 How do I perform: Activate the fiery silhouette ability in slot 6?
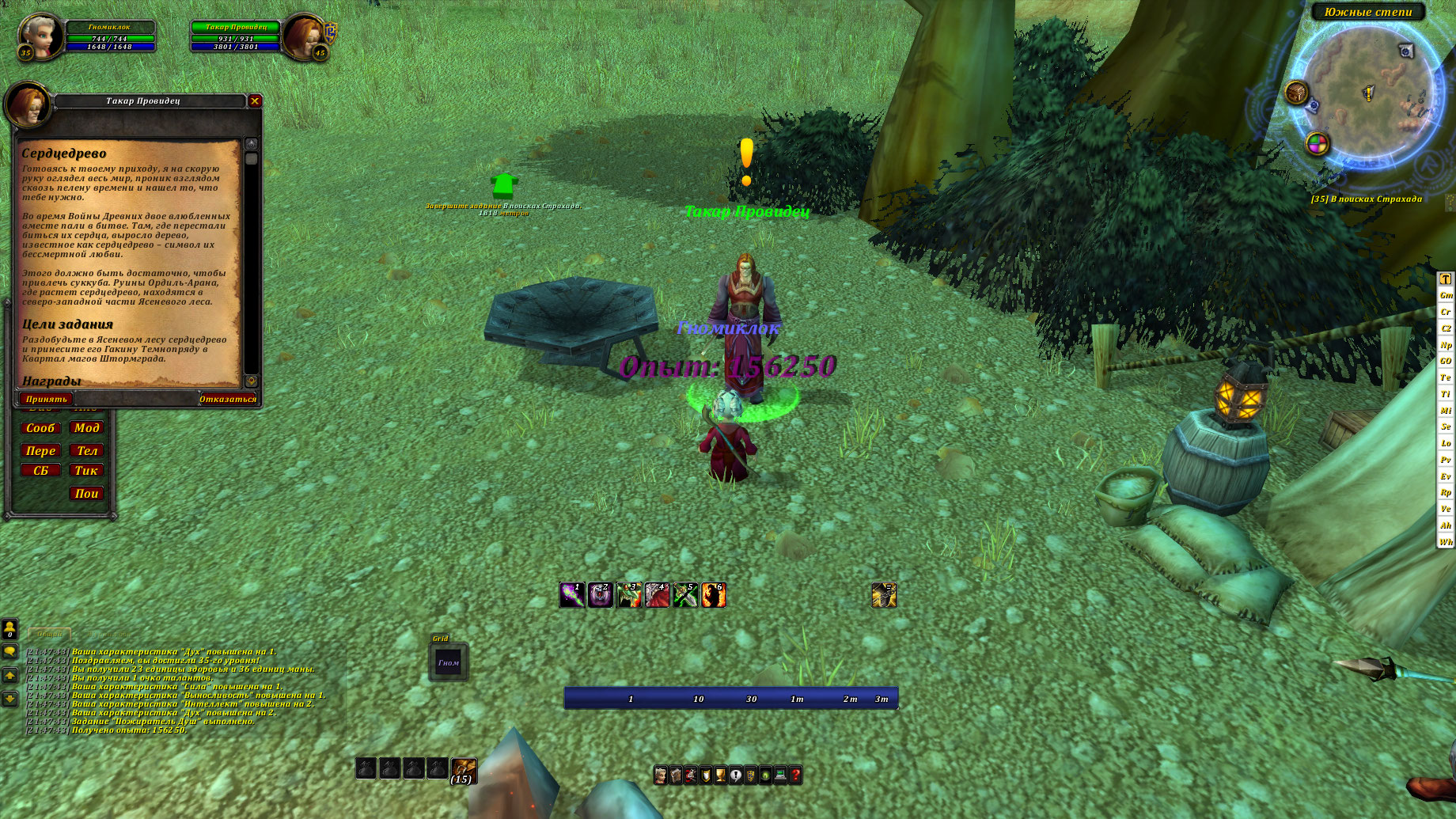point(714,595)
